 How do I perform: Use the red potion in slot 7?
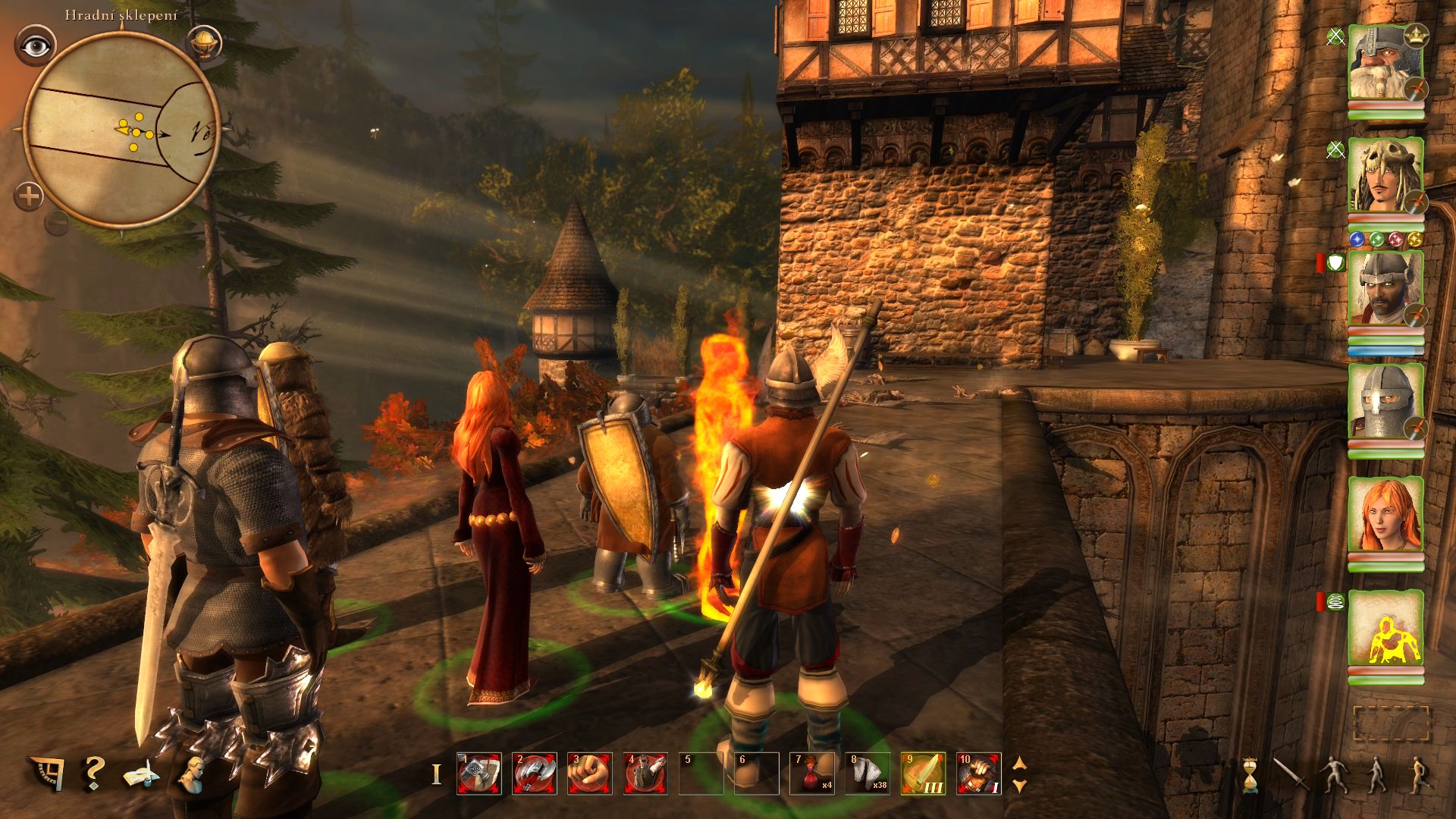[812, 773]
